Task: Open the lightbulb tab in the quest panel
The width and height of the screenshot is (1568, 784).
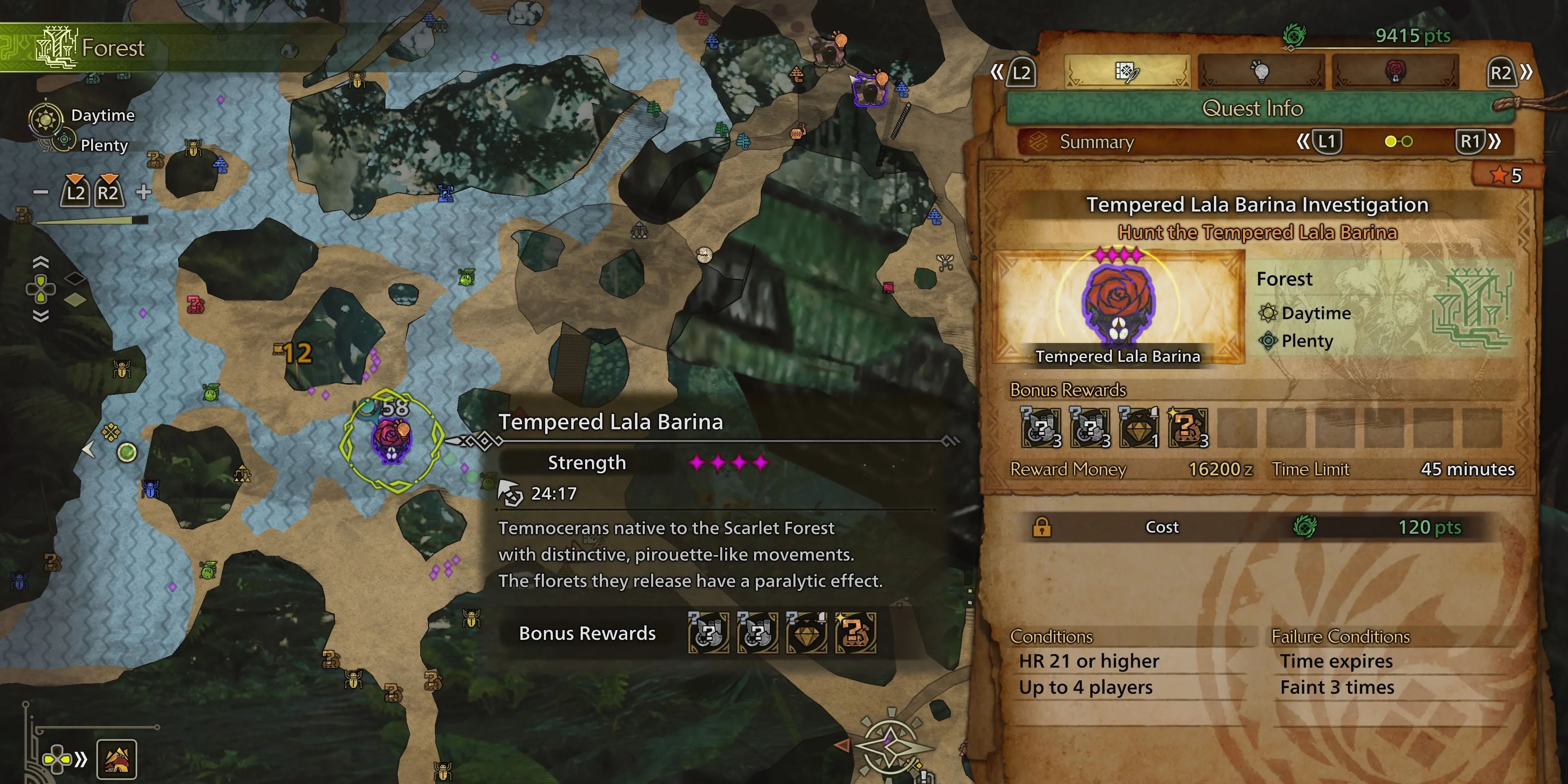Action: click(x=1261, y=72)
